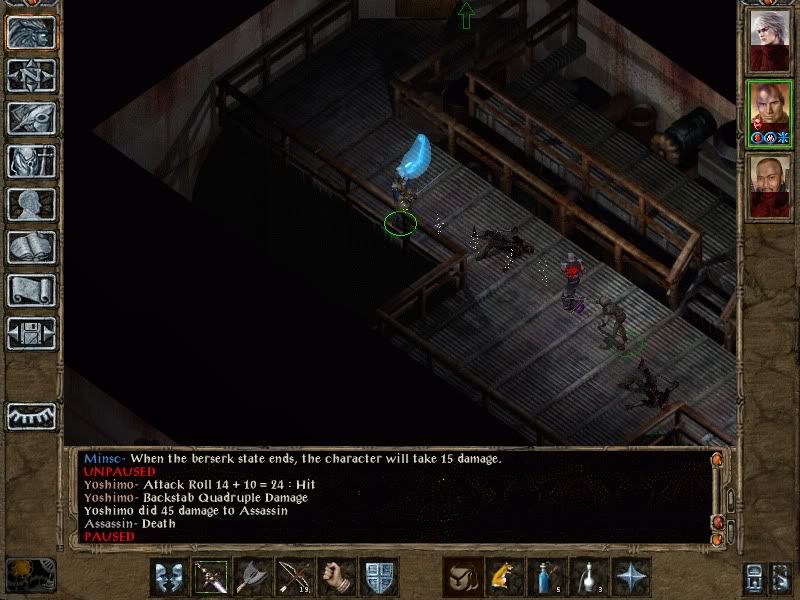The width and height of the screenshot is (800, 600).
Task: Open the journal with quill icon
Action: pyautogui.click(x=31, y=118)
